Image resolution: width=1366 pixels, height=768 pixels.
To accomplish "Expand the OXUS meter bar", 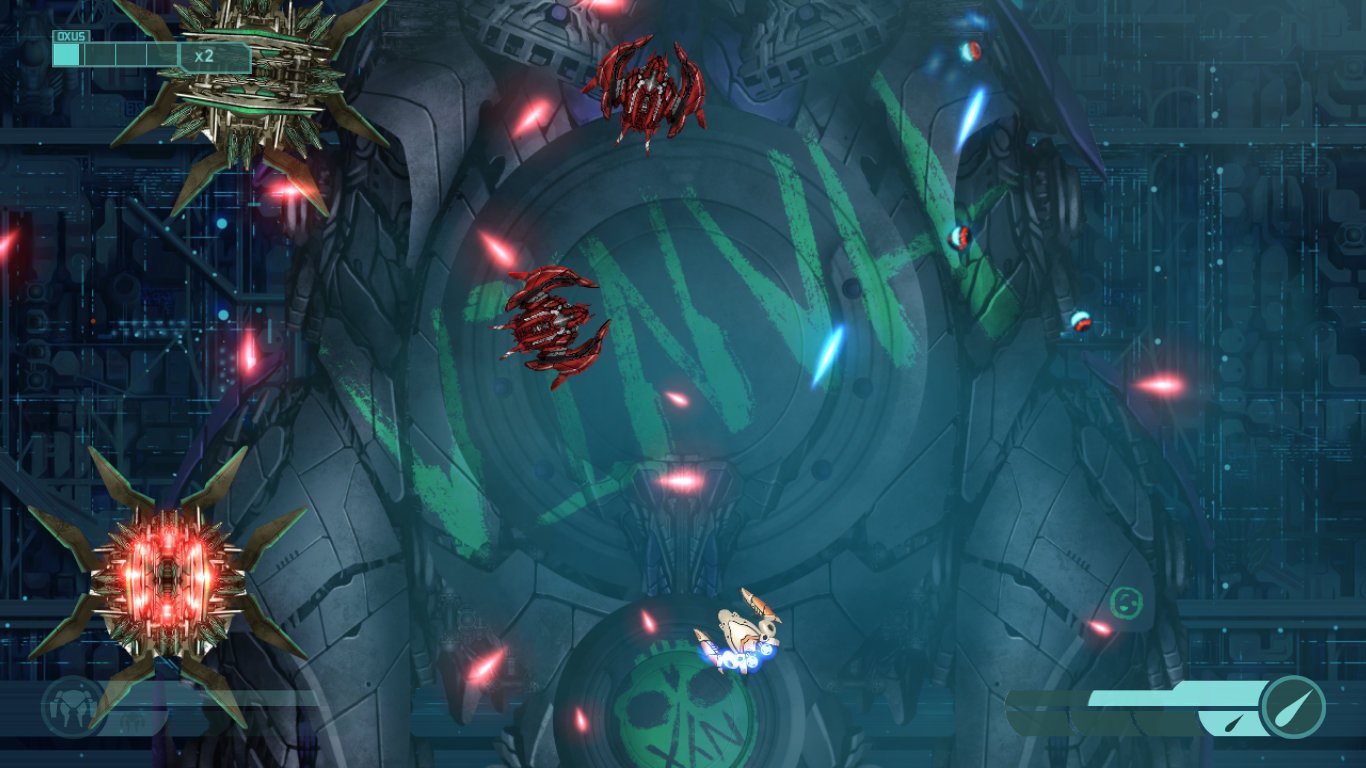I will pyautogui.click(x=115, y=53).
